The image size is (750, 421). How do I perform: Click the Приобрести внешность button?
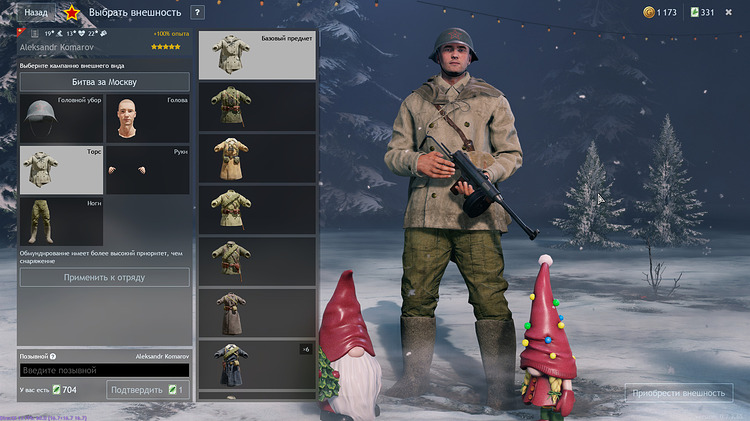point(679,393)
